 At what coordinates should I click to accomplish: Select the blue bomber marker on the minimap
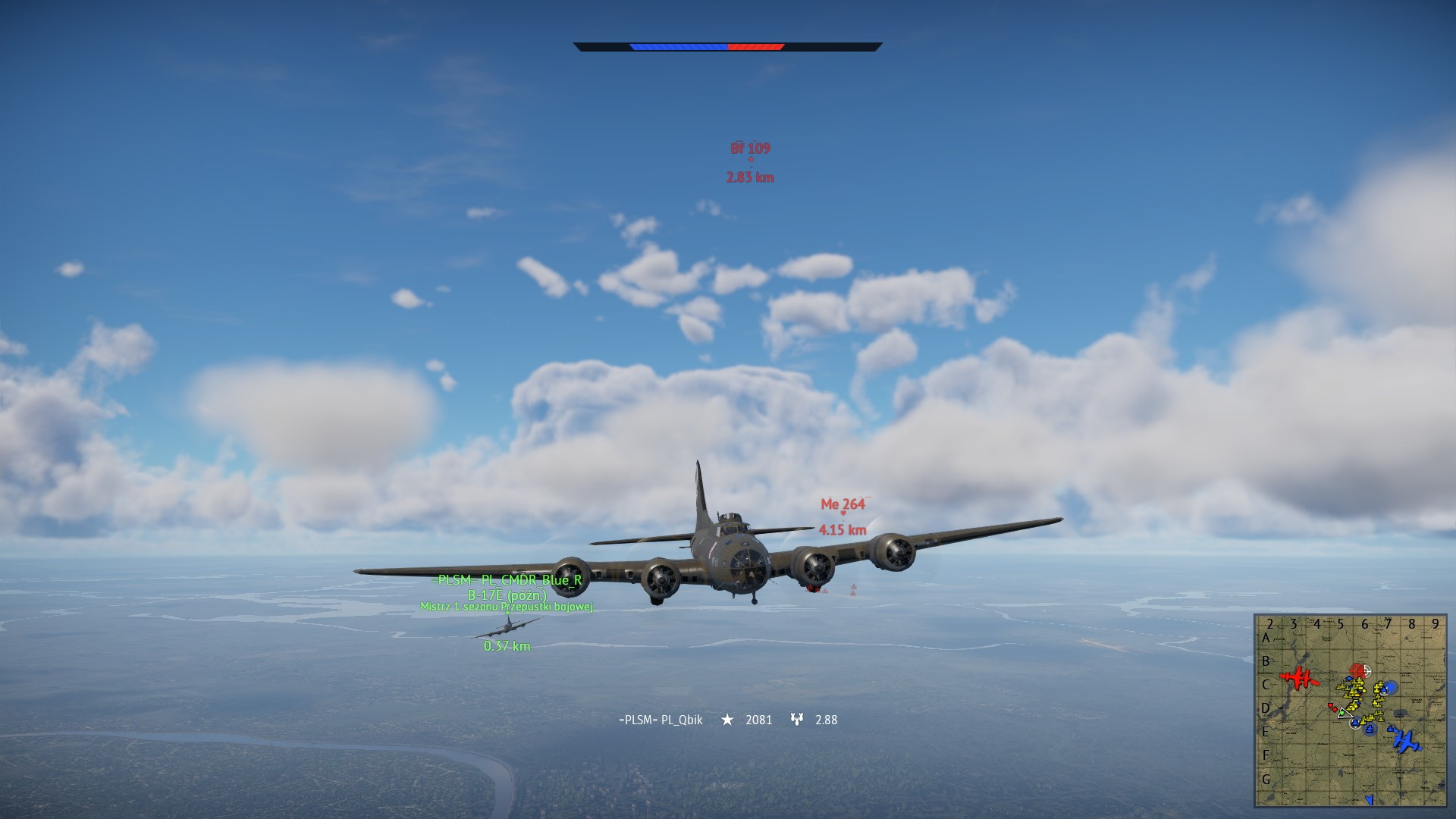click(1405, 740)
